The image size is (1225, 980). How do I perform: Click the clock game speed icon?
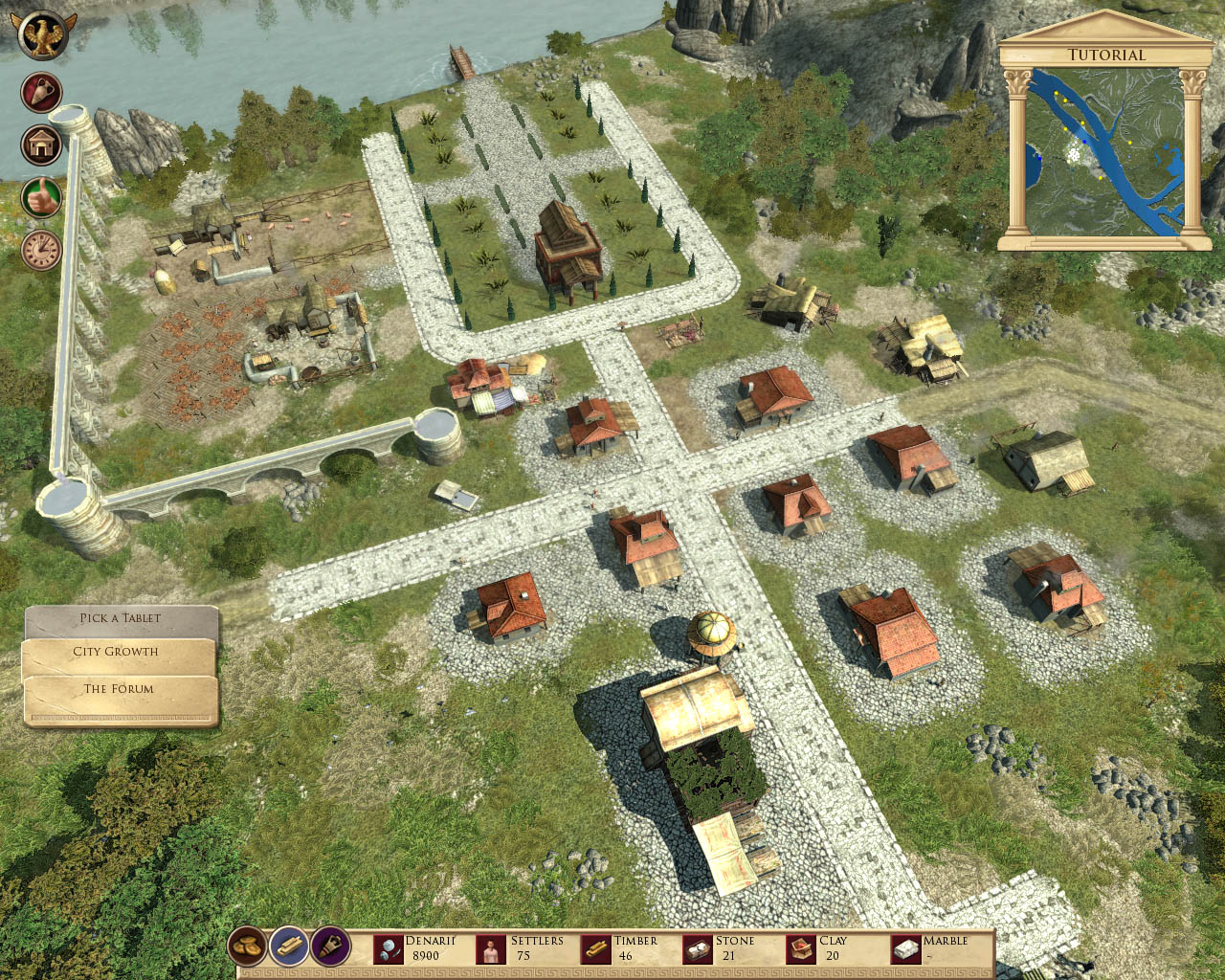click(x=41, y=250)
